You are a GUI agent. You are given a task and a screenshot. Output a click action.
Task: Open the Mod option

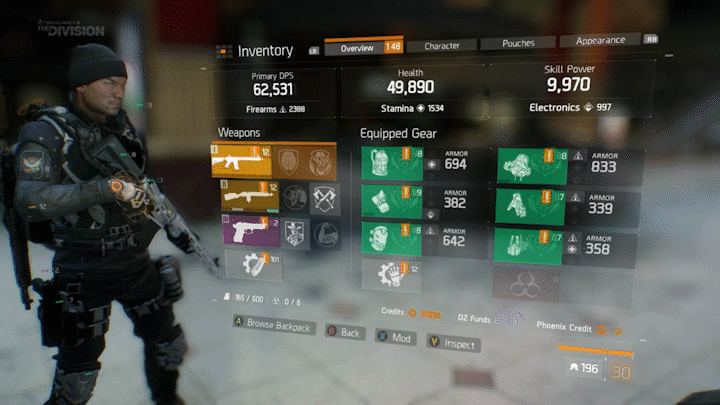click(x=395, y=338)
